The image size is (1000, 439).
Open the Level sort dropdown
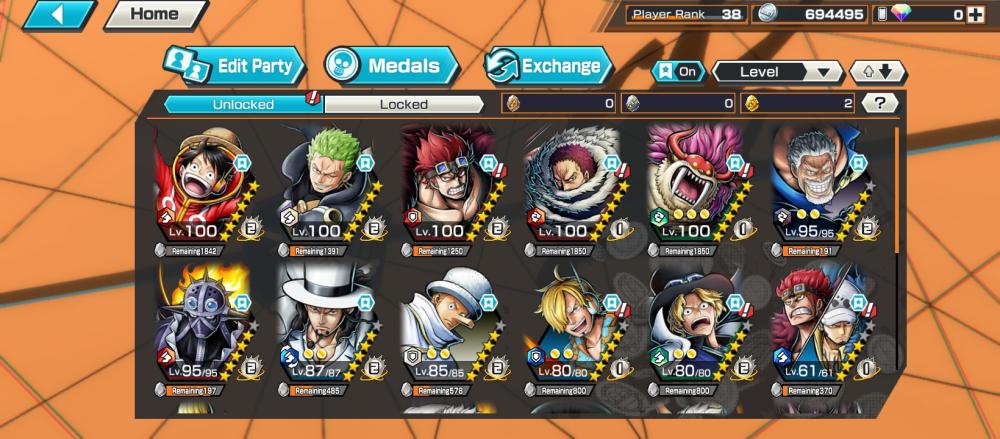(777, 72)
